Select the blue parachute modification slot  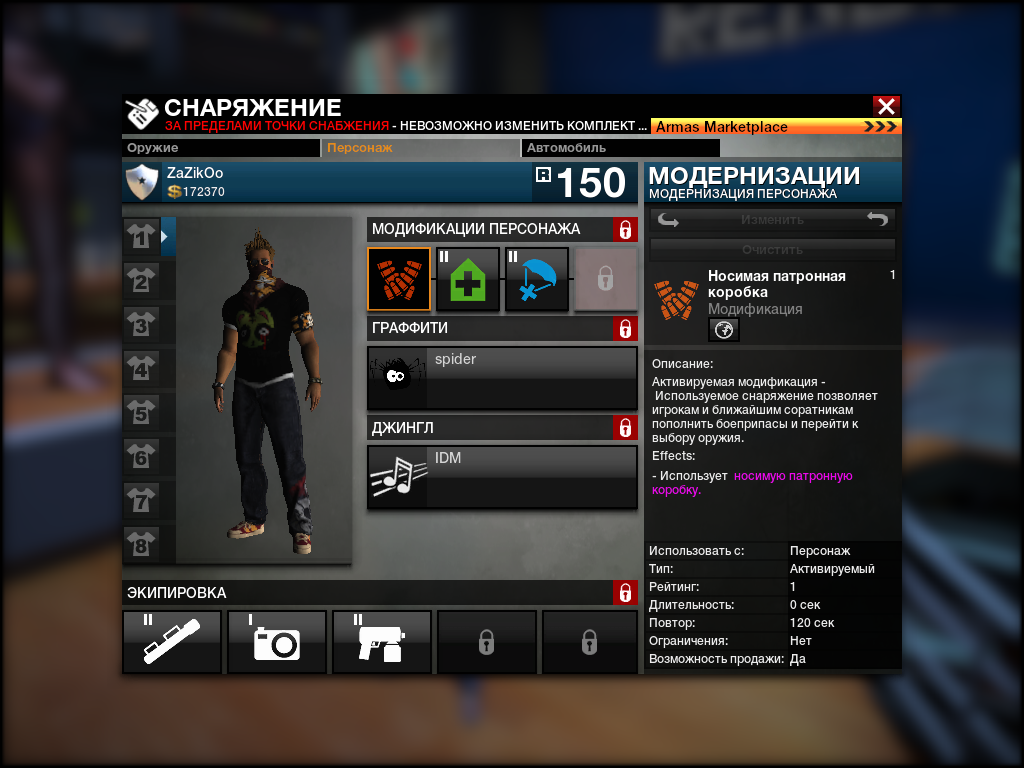(x=537, y=279)
